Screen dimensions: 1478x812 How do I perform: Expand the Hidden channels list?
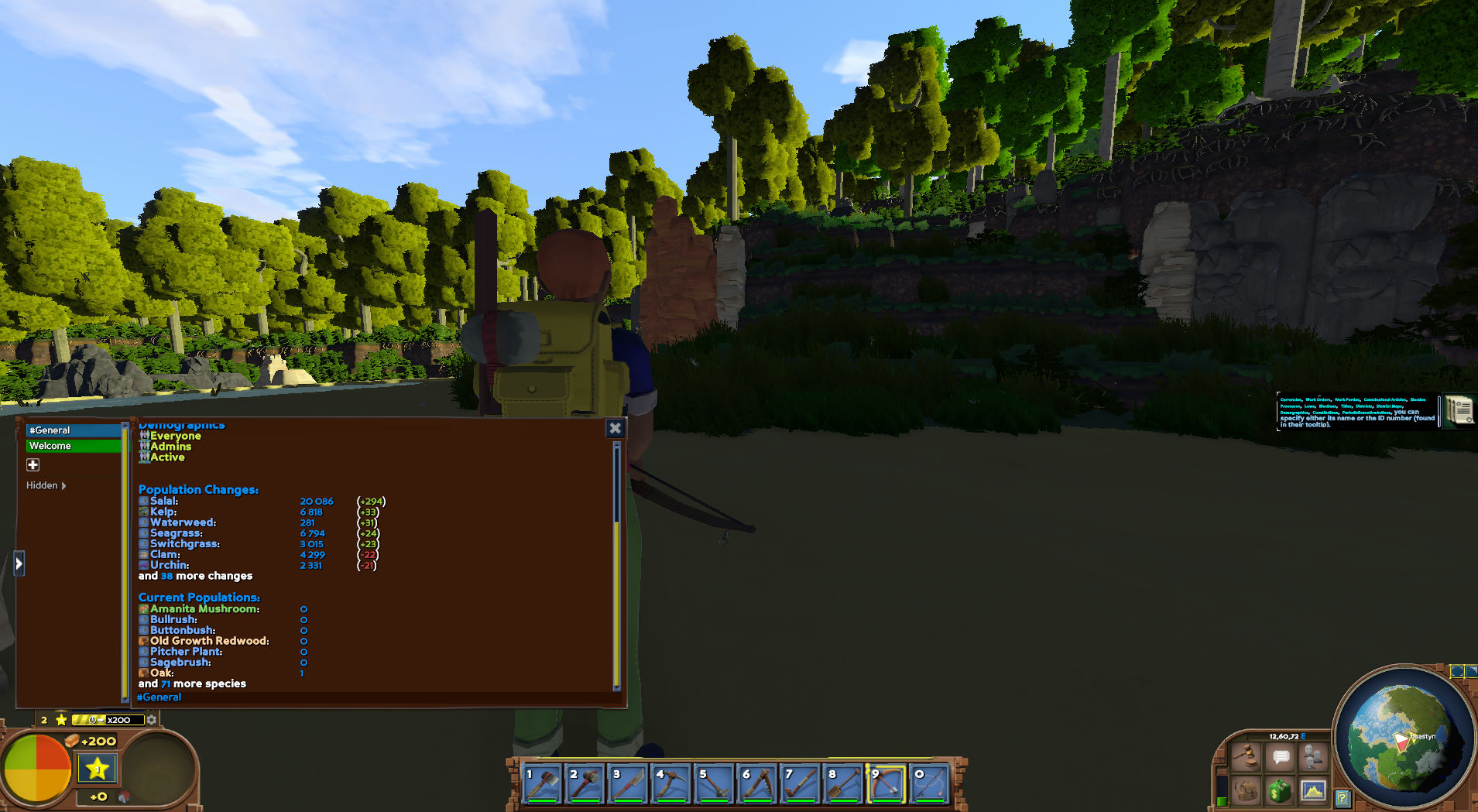[x=46, y=485]
